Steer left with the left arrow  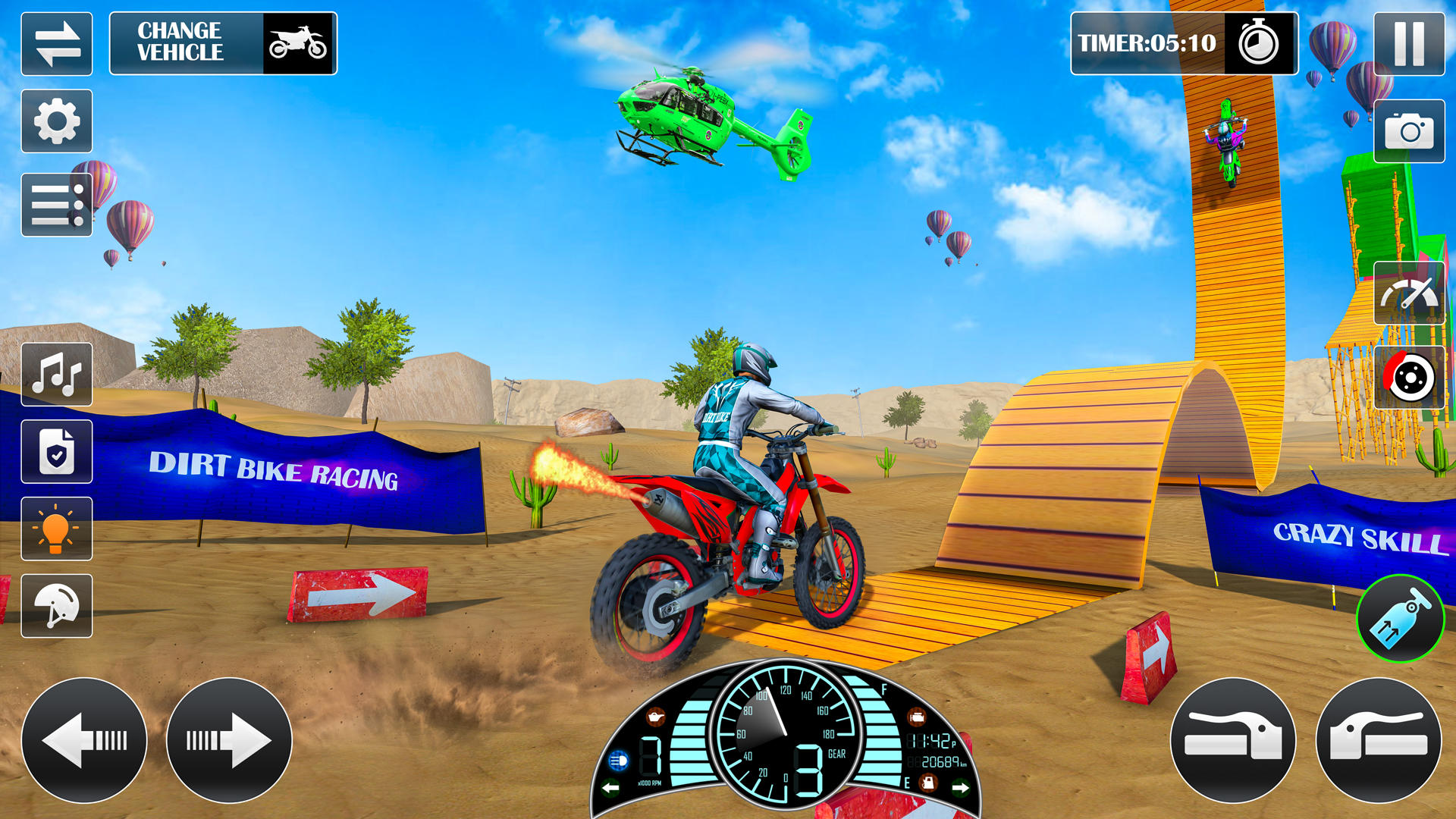(x=84, y=740)
